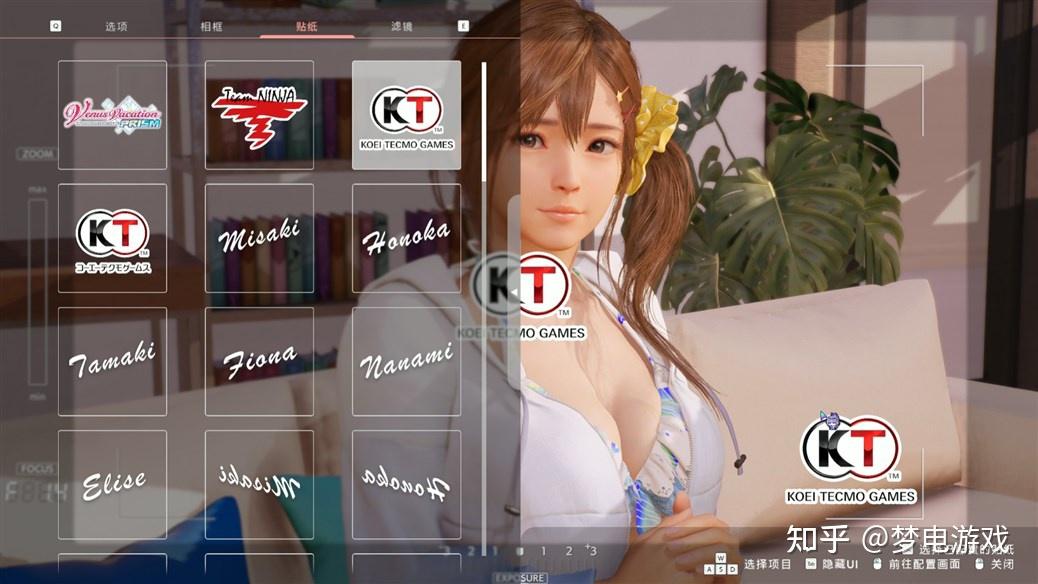The image size is (1038, 584).
Task: Select the Team NINJA logo sticker
Action: pyautogui.click(x=259, y=115)
